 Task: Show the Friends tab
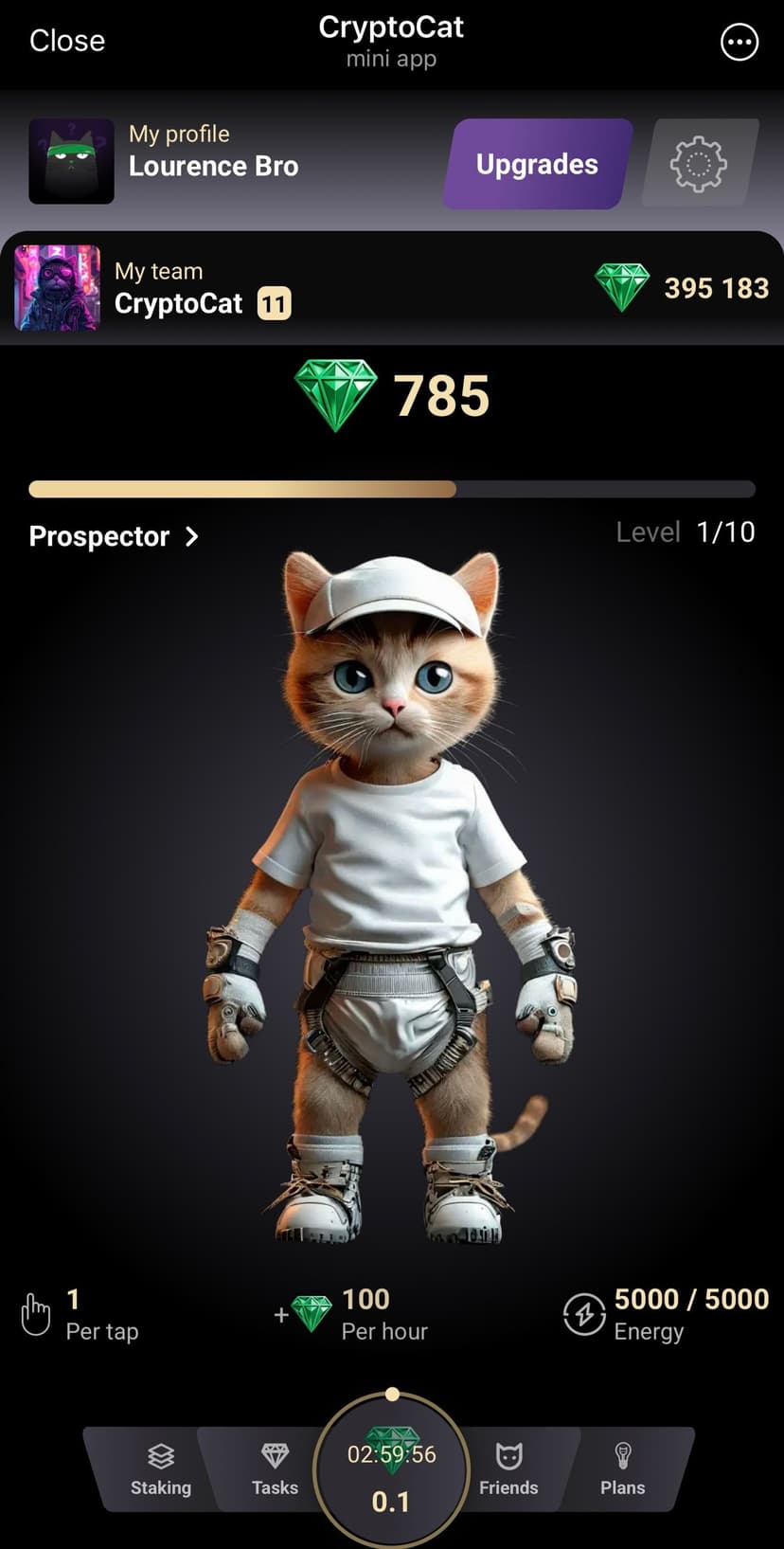[508, 1469]
